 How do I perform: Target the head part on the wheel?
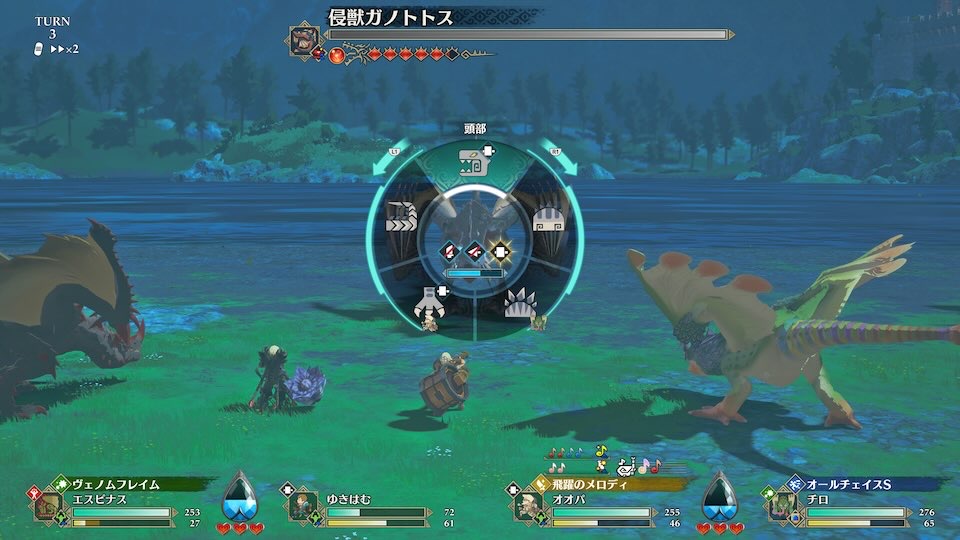[473, 162]
